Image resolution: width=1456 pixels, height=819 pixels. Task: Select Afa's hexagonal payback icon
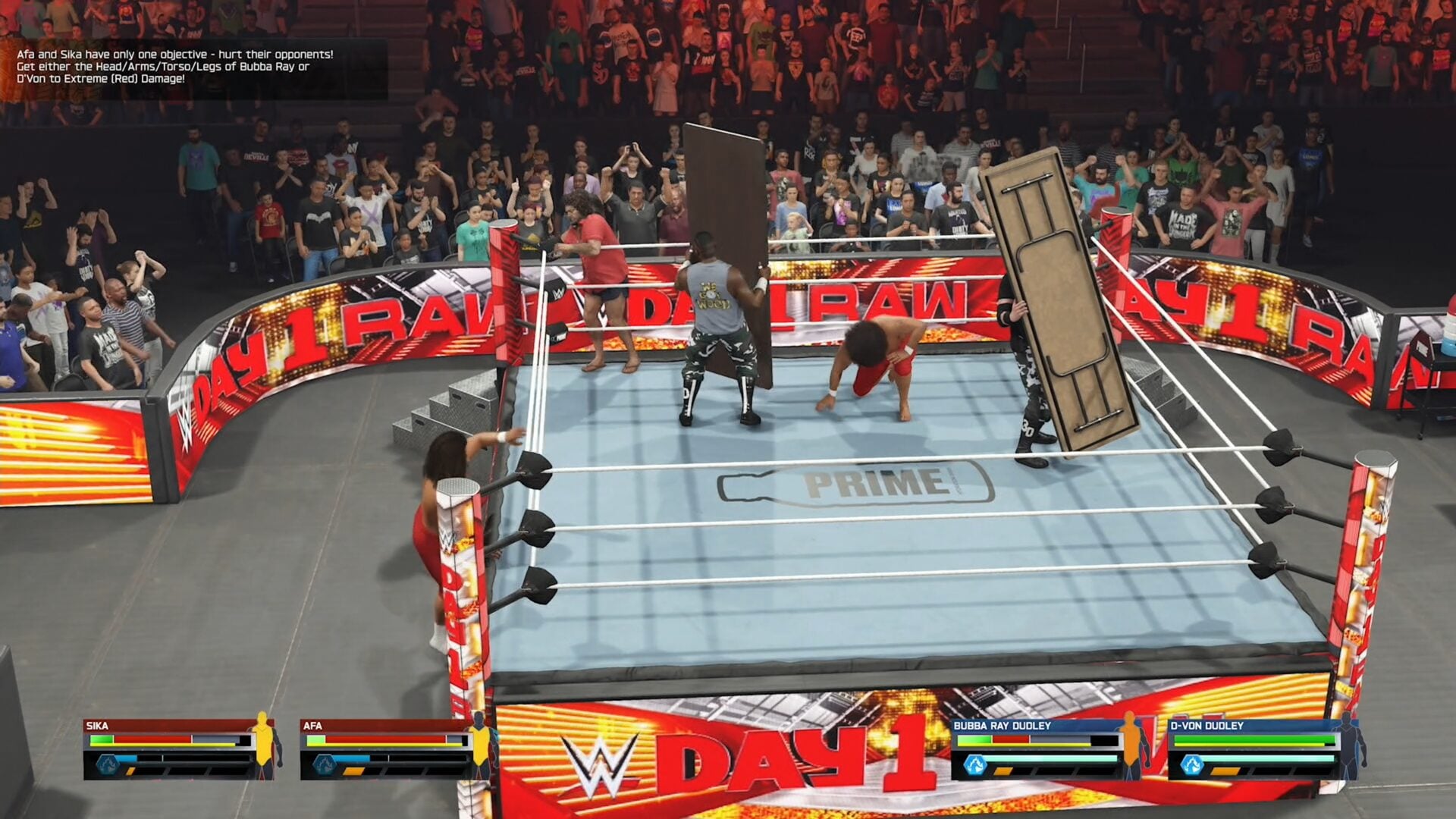click(x=324, y=764)
